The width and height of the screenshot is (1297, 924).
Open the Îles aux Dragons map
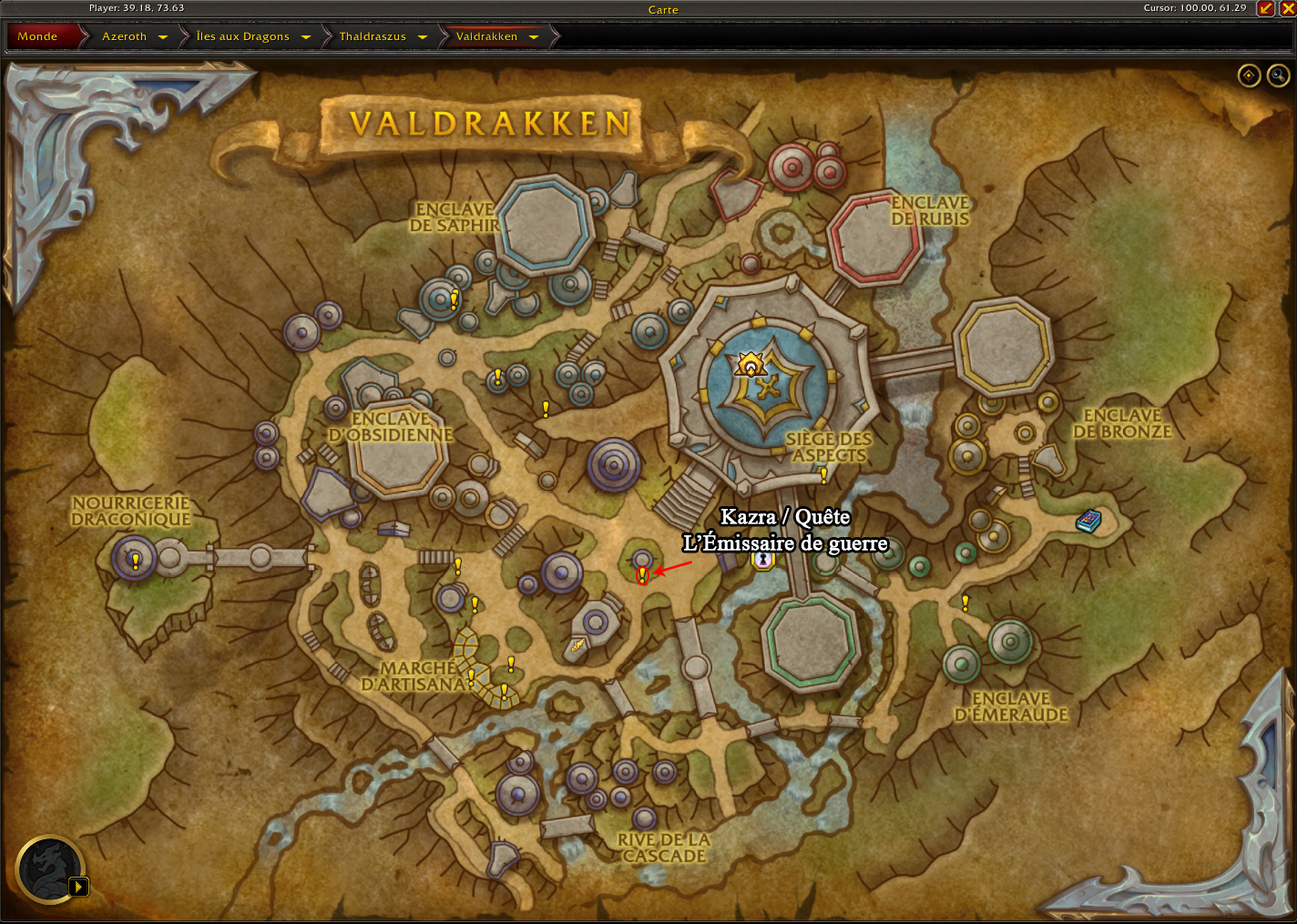point(242,36)
